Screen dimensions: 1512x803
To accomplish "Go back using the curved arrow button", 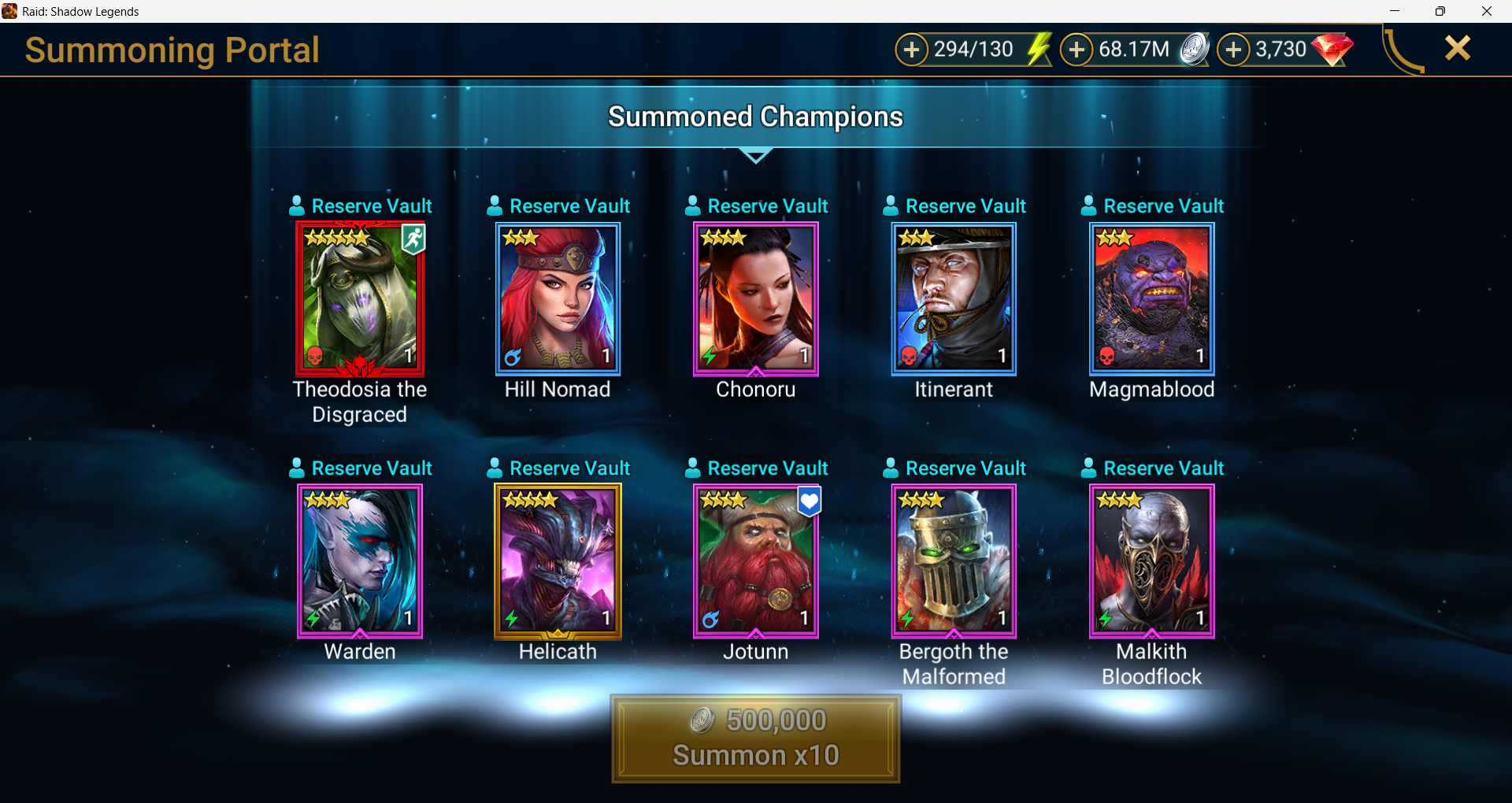I will 1404,51.
